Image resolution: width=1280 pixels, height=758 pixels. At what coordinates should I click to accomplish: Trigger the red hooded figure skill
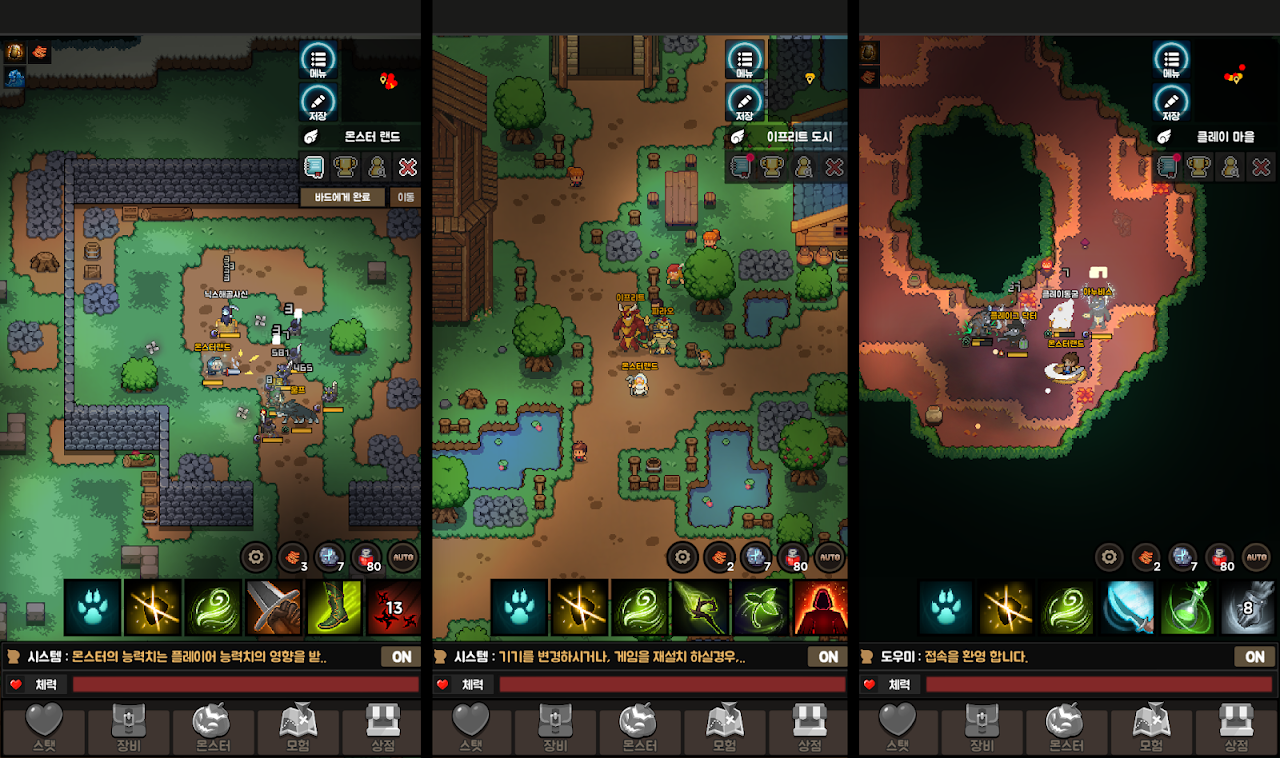tap(820, 607)
